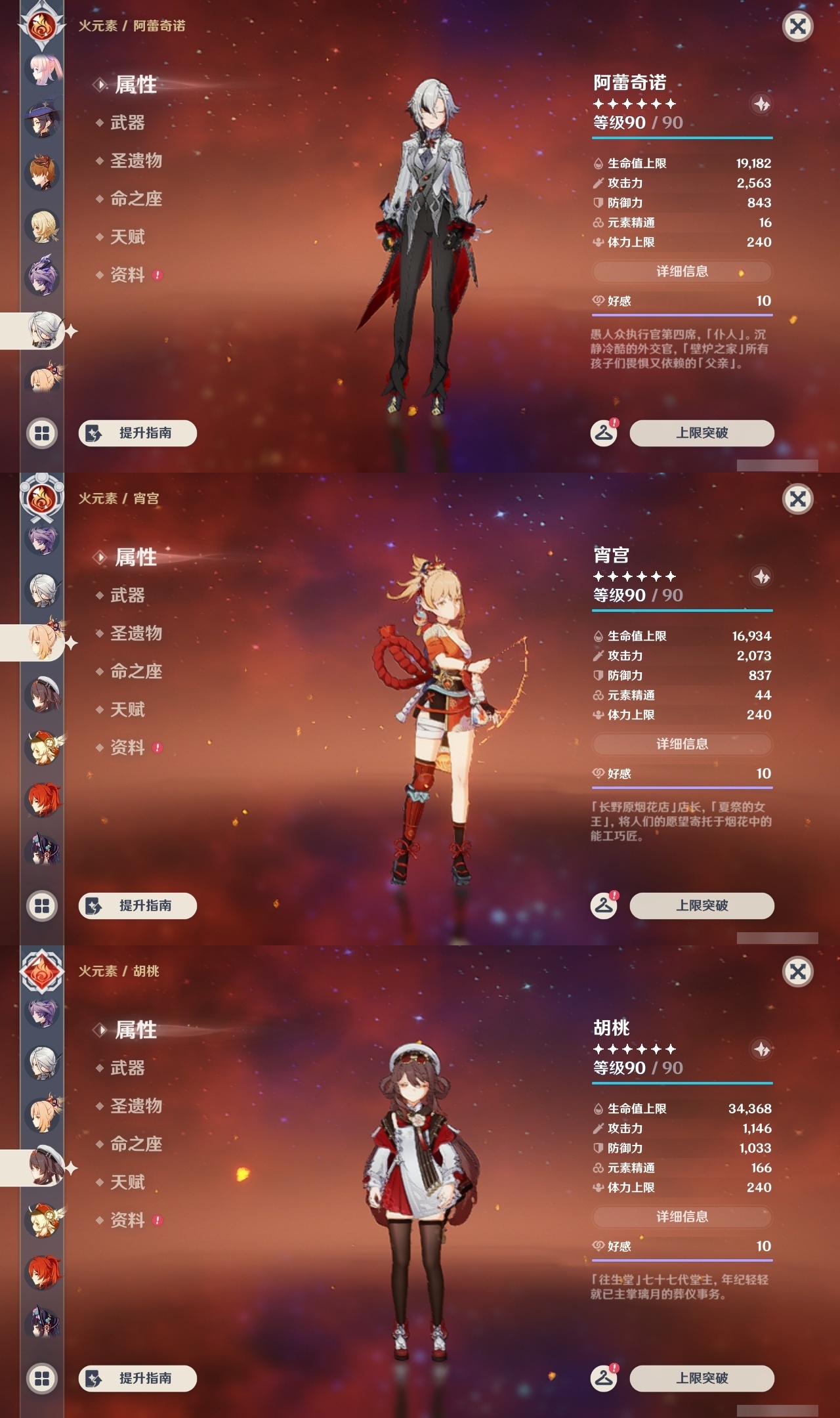Click the glint icon beside 阿蕾奇诺's rarity stars
Image resolution: width=840 pixels, height=1418 pixels.
tap(760, 103)
